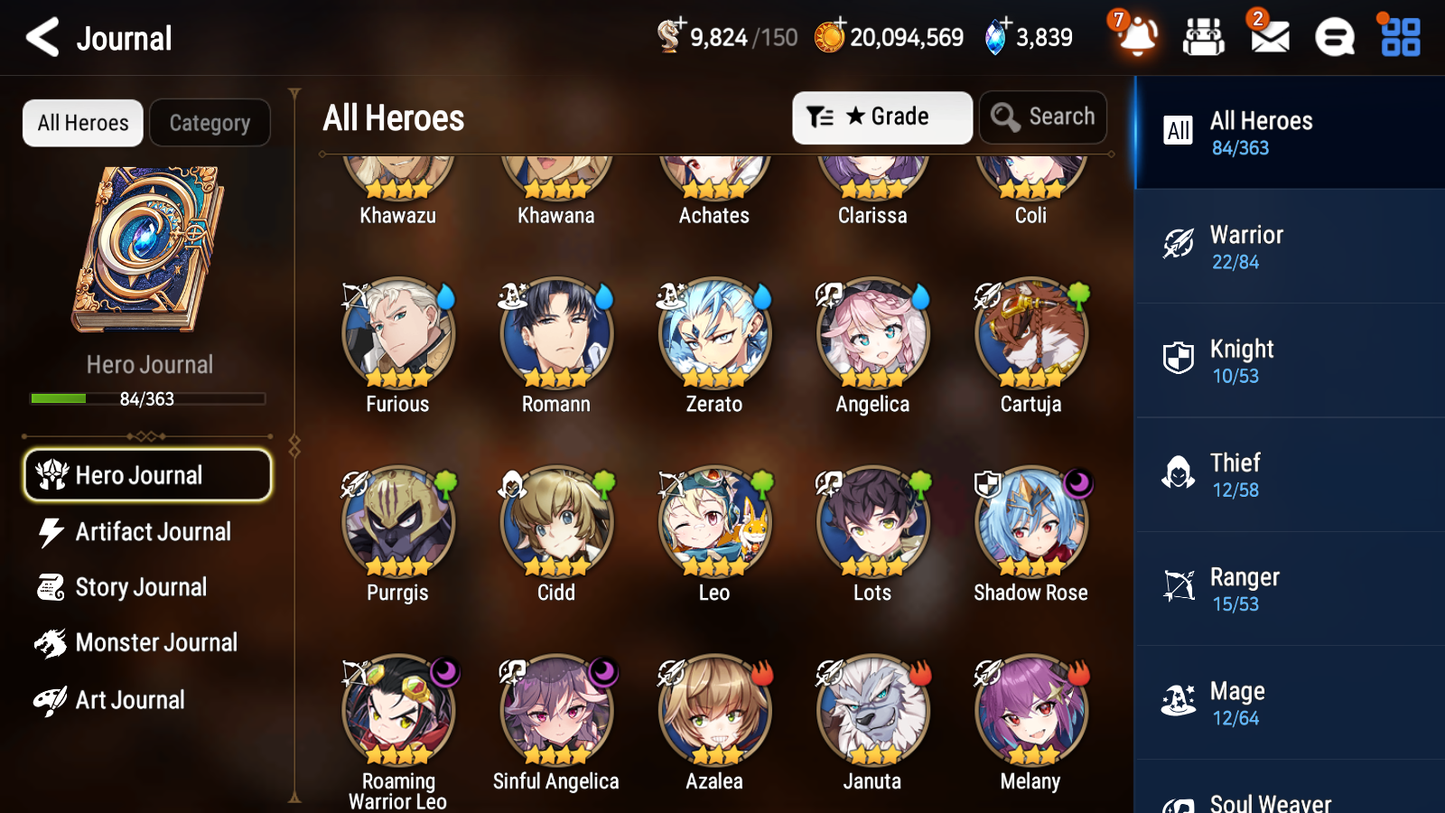This screenshot has width=1445, height=813.
Task: Select Furious's hero portrait
Action: click(397, 333)
